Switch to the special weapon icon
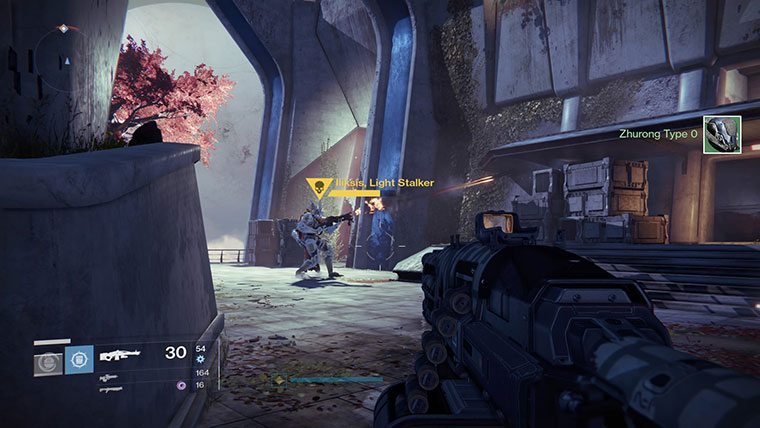This screenshot has height=428, width=760. point(109,377)
